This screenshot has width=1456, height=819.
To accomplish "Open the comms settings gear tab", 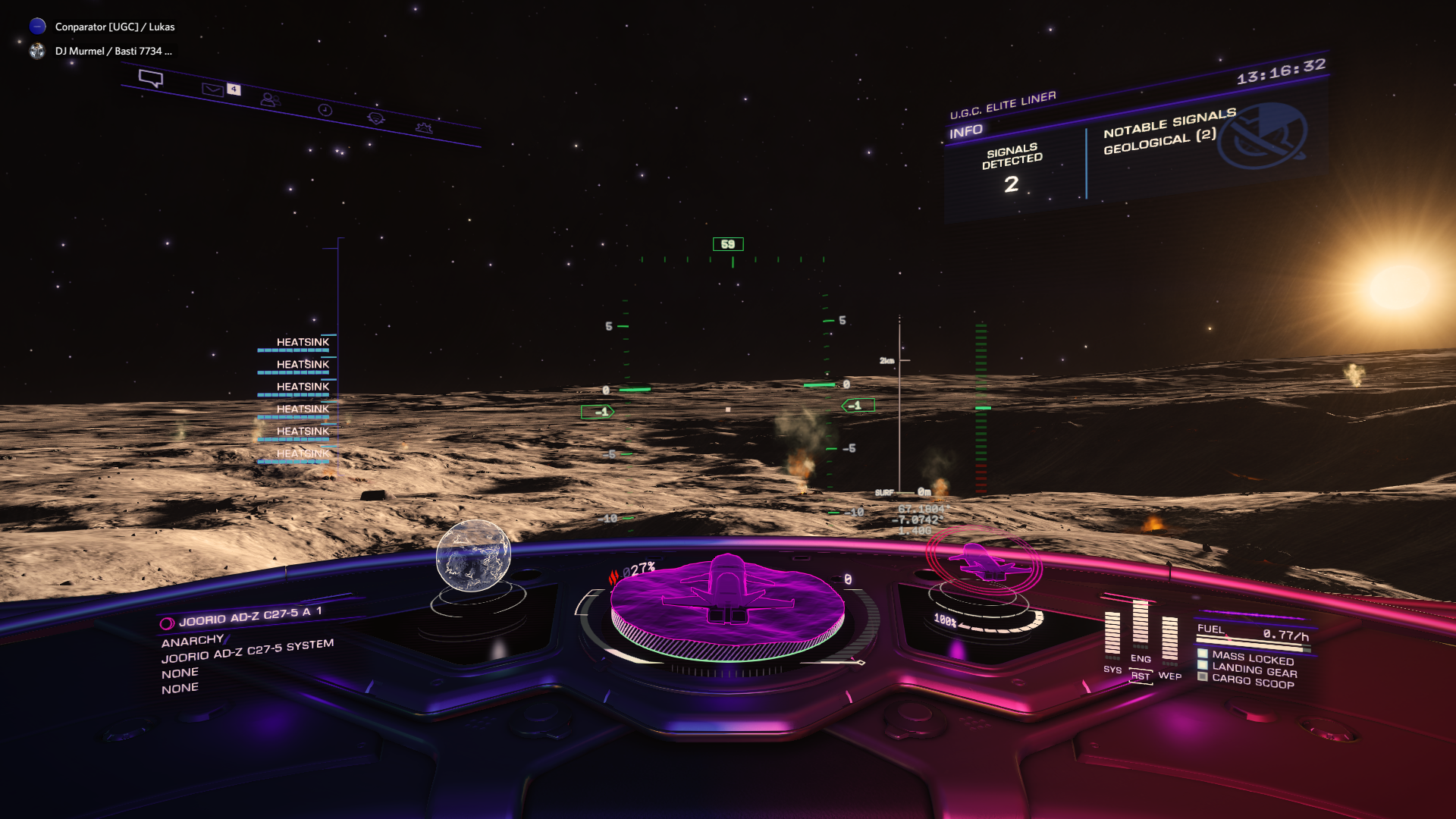I will (424, 127).
